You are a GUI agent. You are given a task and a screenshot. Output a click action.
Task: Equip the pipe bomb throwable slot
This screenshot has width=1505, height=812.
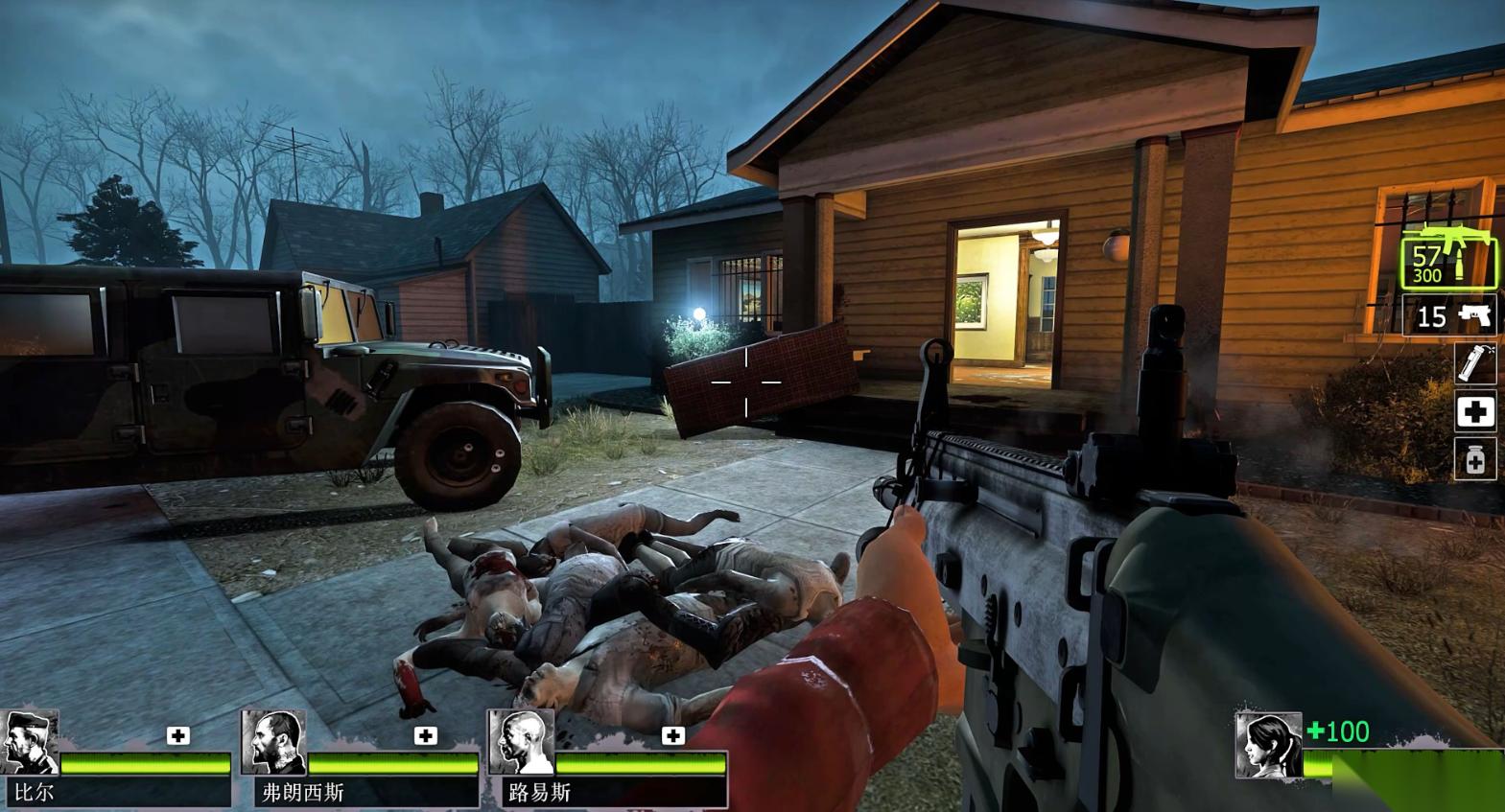[x=1474, y=362]
